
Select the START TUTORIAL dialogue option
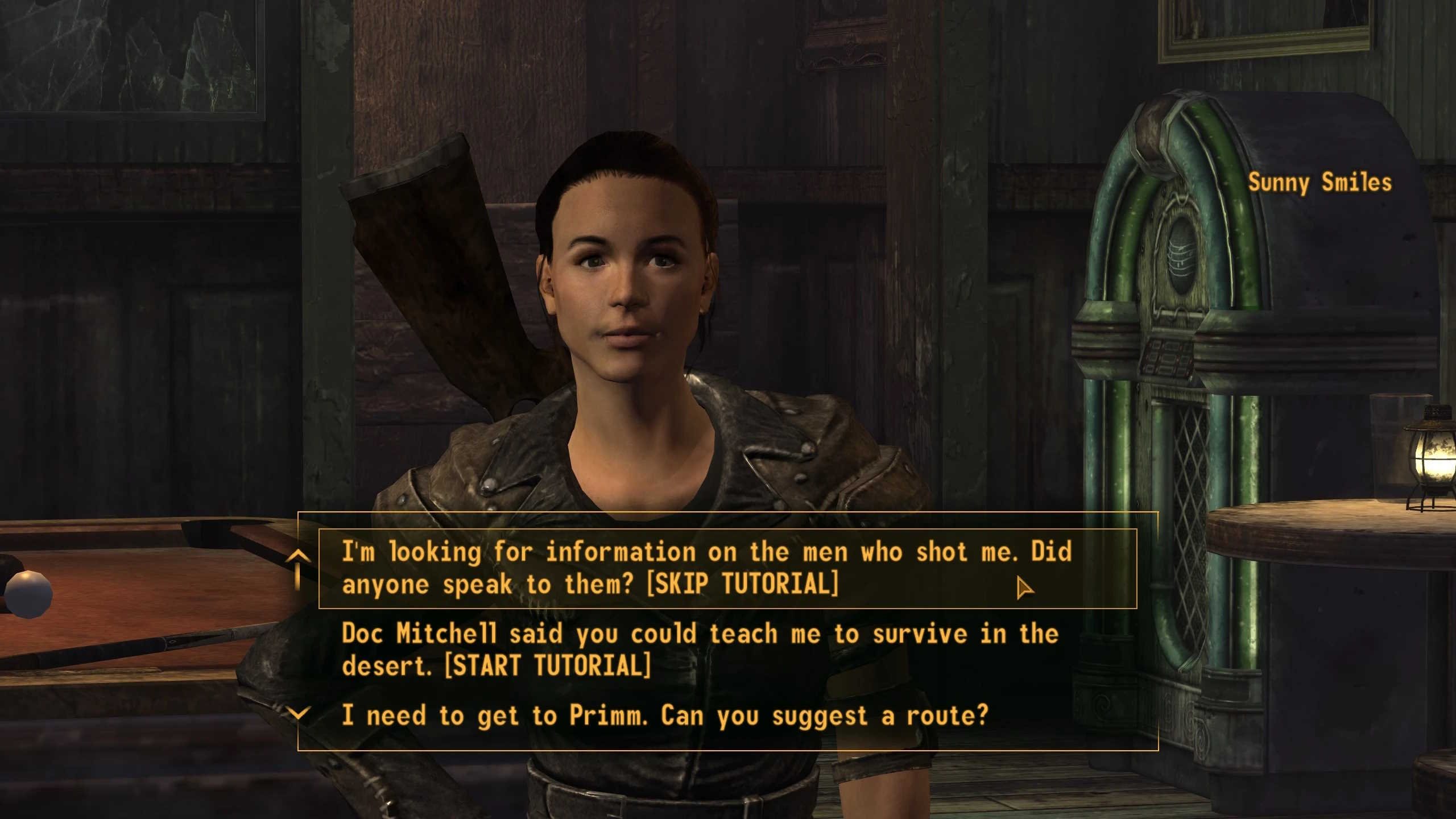pos(700,650)
